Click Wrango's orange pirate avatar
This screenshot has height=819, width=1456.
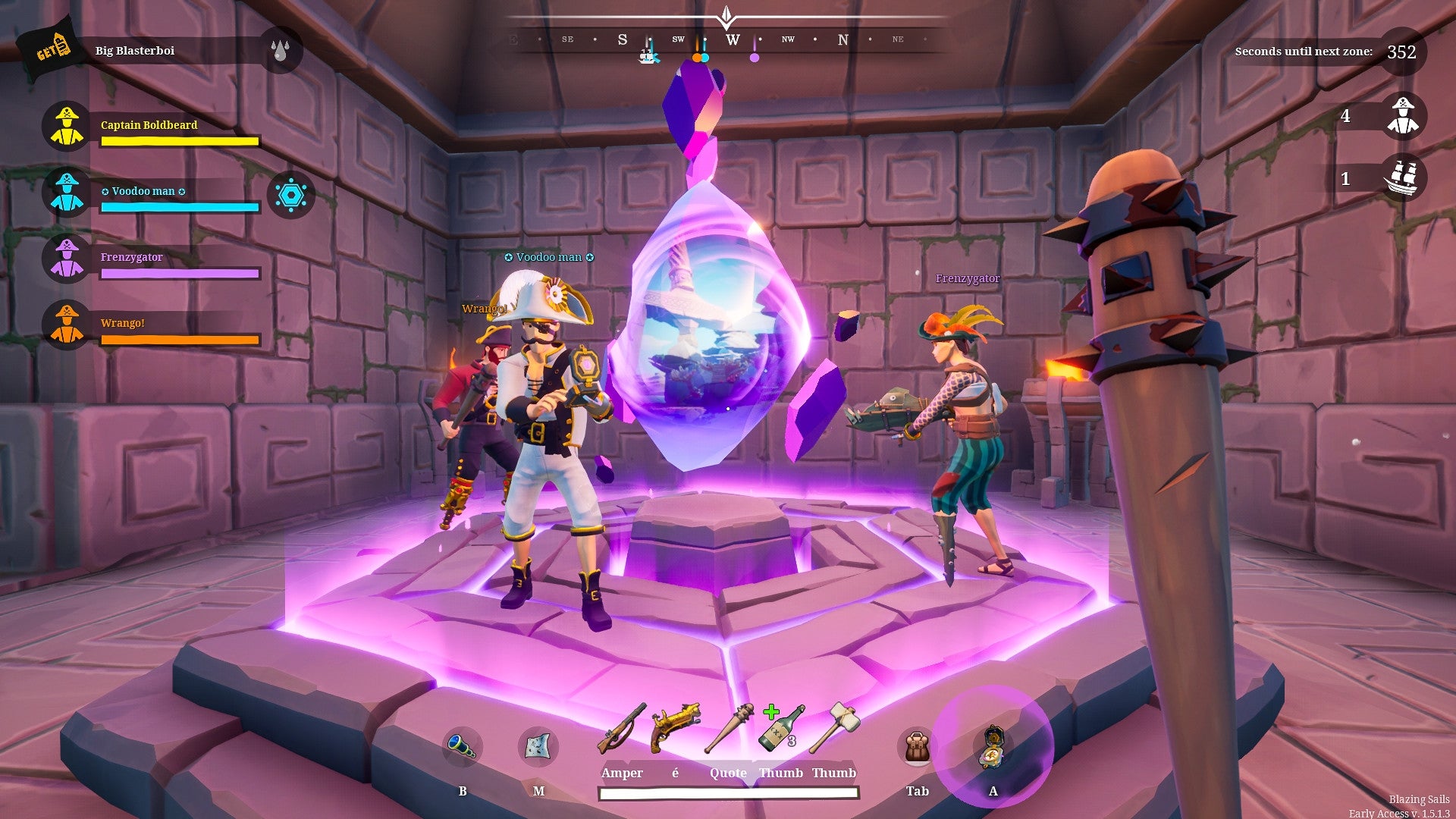tap(67, 323)
